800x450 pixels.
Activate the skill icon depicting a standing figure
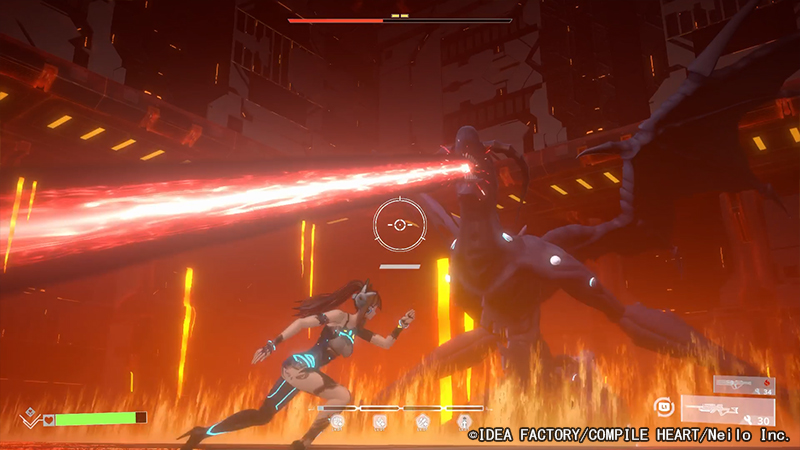pos(464,423)
